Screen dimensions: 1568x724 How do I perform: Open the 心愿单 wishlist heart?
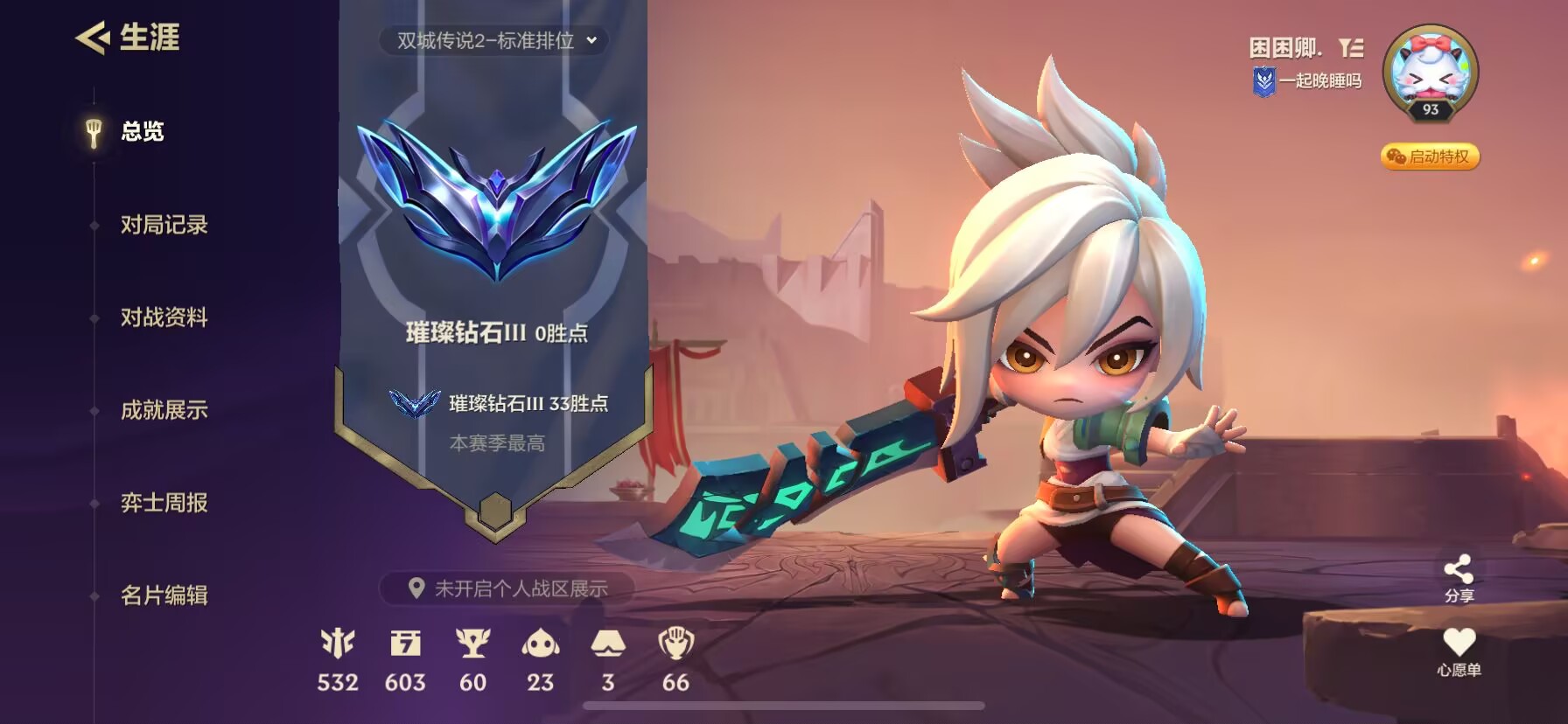pyautogui.click(x=1459, y=651)
